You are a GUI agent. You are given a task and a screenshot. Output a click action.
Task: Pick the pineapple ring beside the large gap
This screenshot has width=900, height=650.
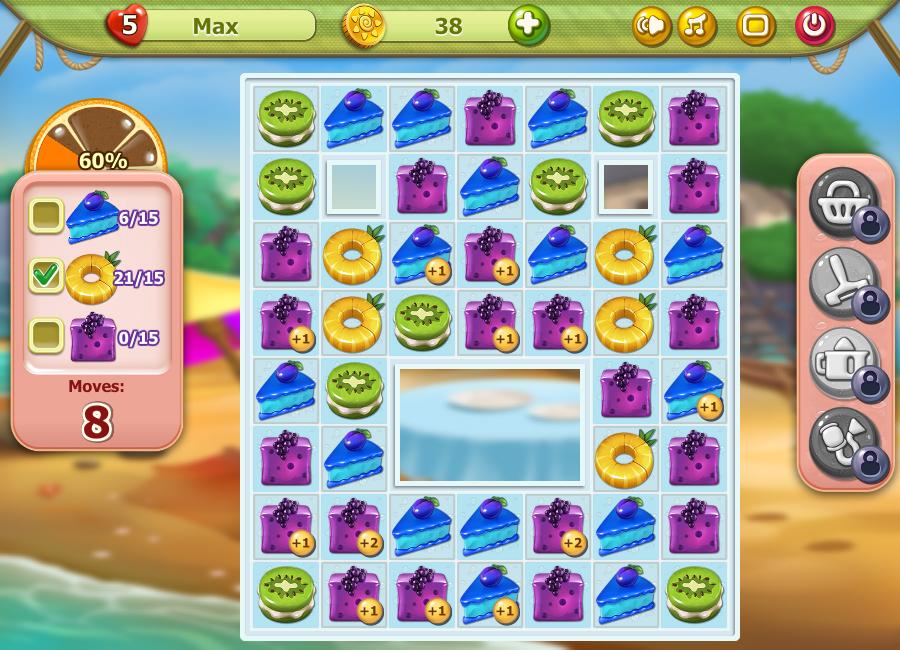(625, 457)
